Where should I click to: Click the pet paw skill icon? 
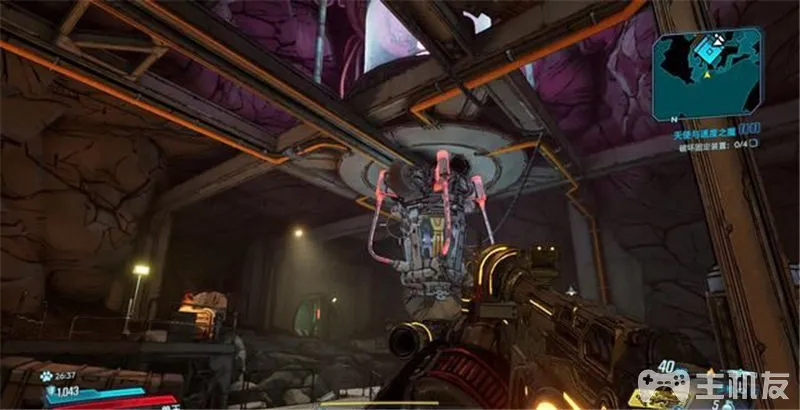click(46, 377)
